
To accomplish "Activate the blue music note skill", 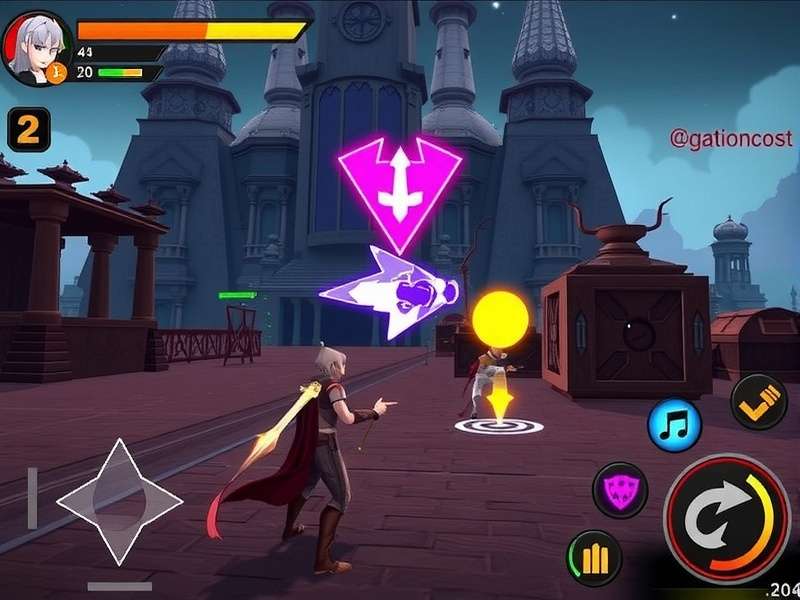I will pos(674,425).
